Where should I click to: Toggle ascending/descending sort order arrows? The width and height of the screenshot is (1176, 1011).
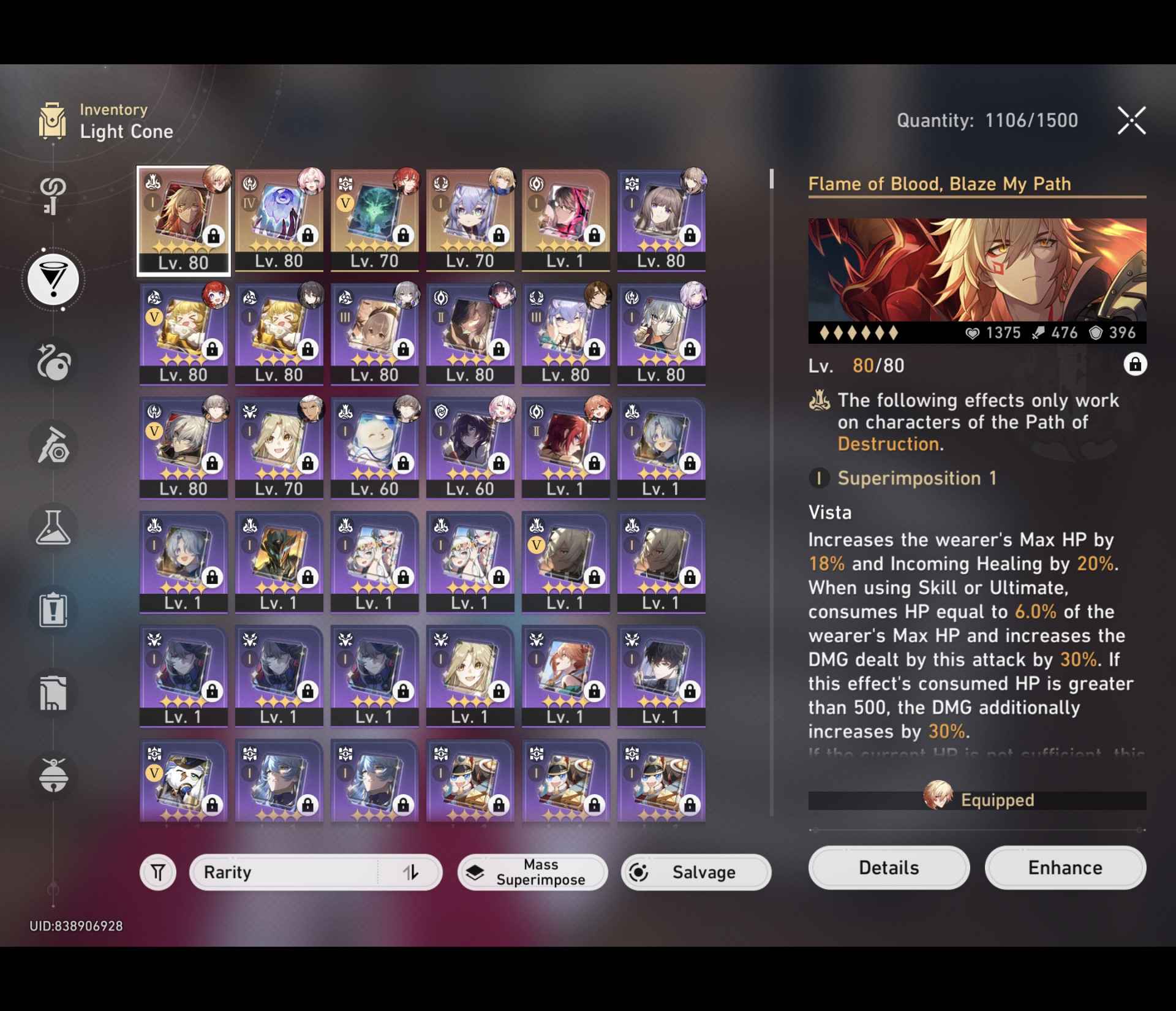[x=412, y=872]
